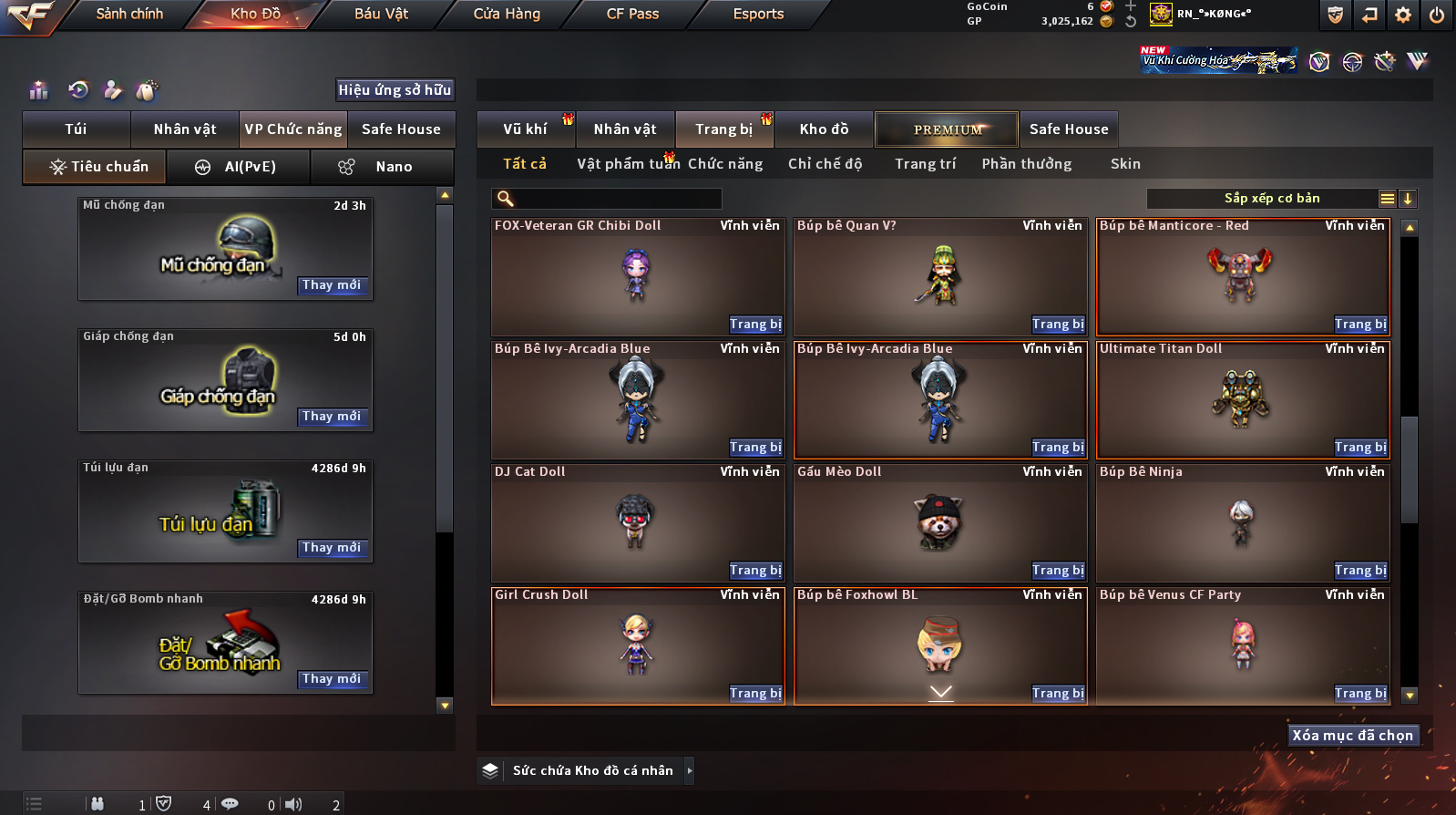
Task: Switch to the PREMIUM tab
Action: [x=947, y=129]
